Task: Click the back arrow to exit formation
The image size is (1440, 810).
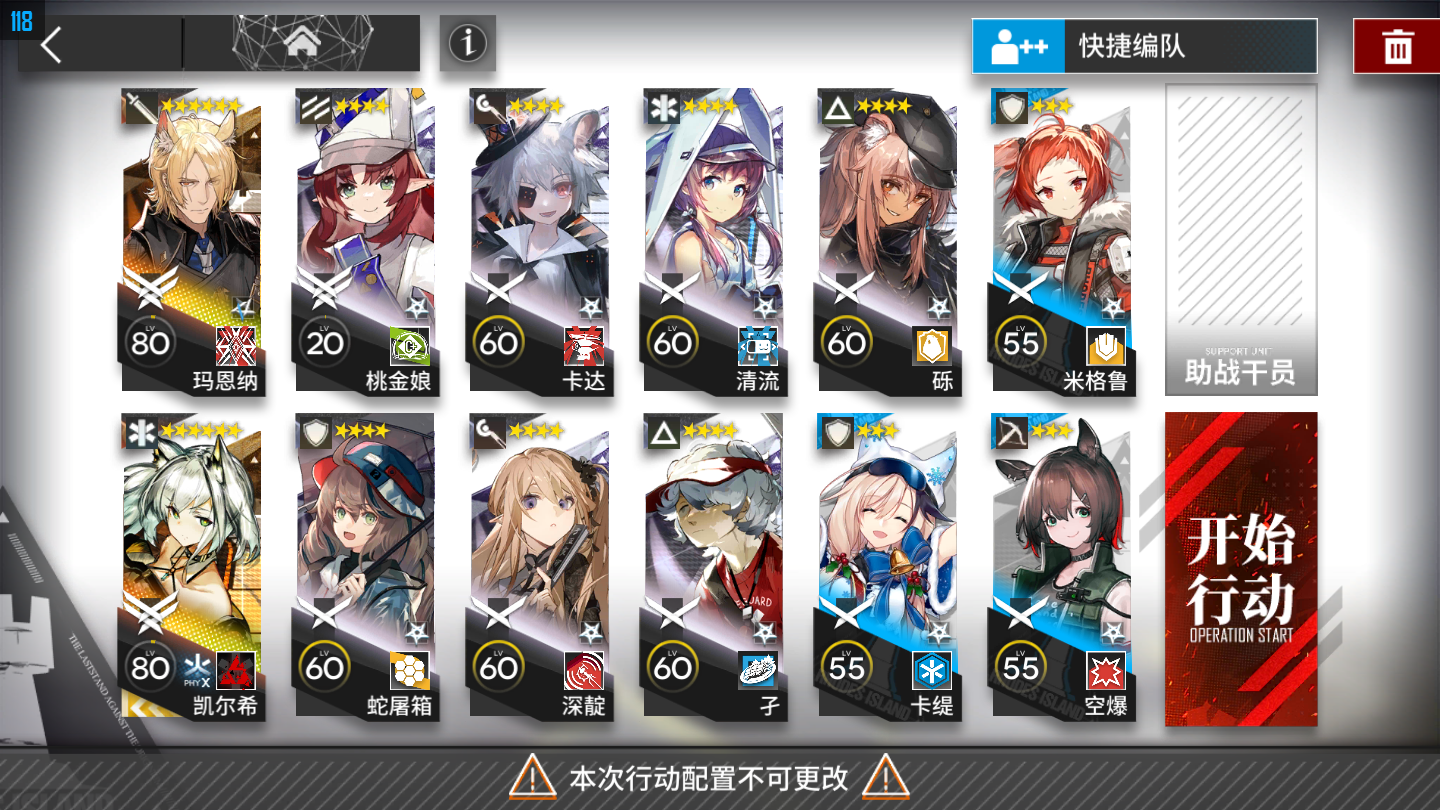Action: (x=50, y=45)
